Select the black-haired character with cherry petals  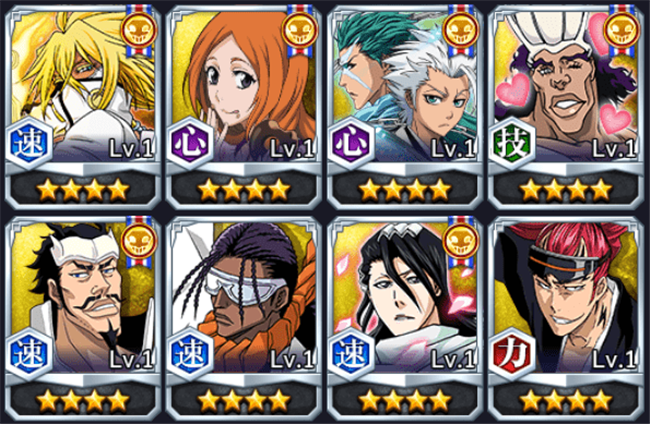[x=404, y=310]
